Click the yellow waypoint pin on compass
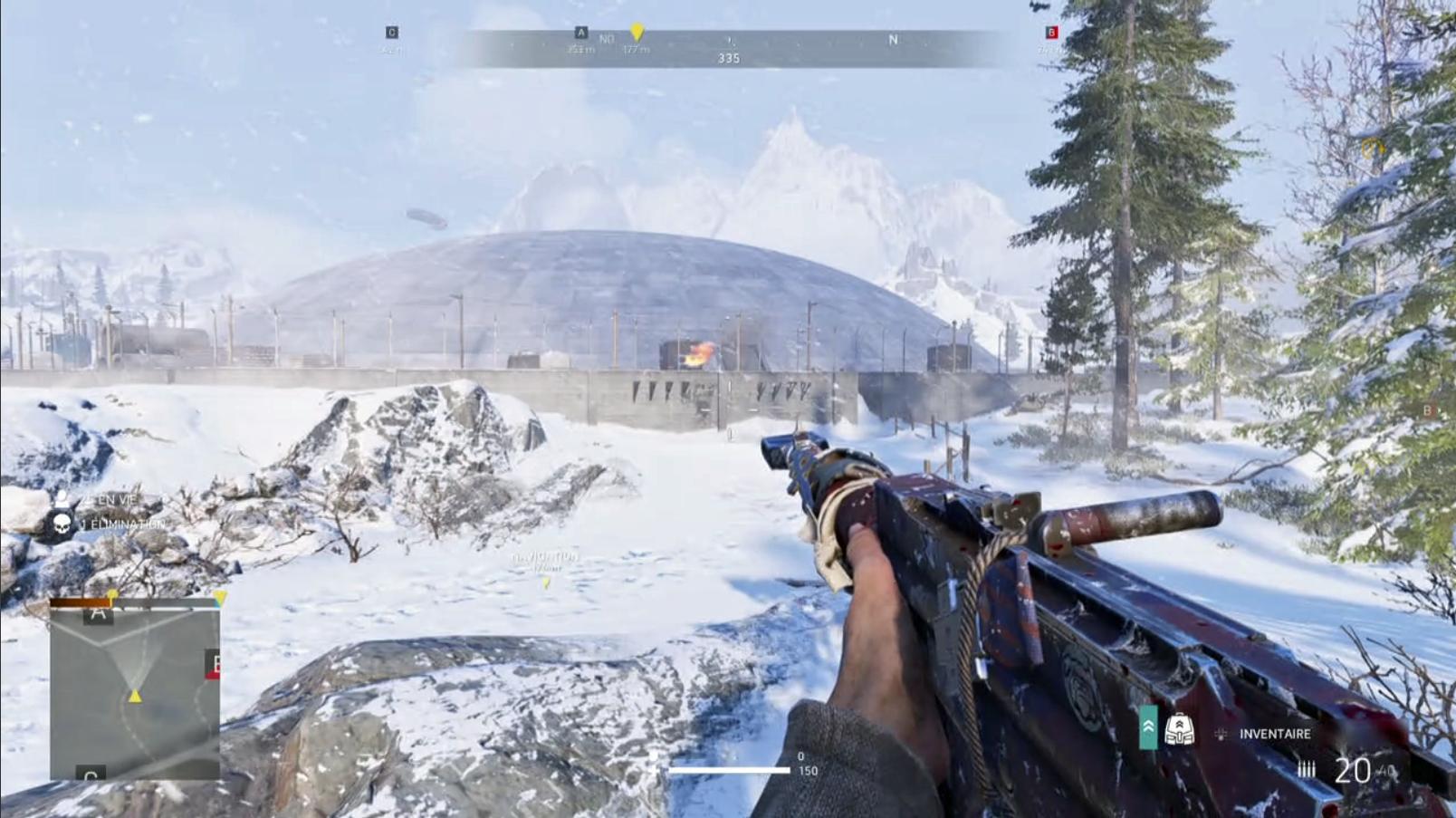The height and width of the screenshot is (818, 1456). coord(637,33)
